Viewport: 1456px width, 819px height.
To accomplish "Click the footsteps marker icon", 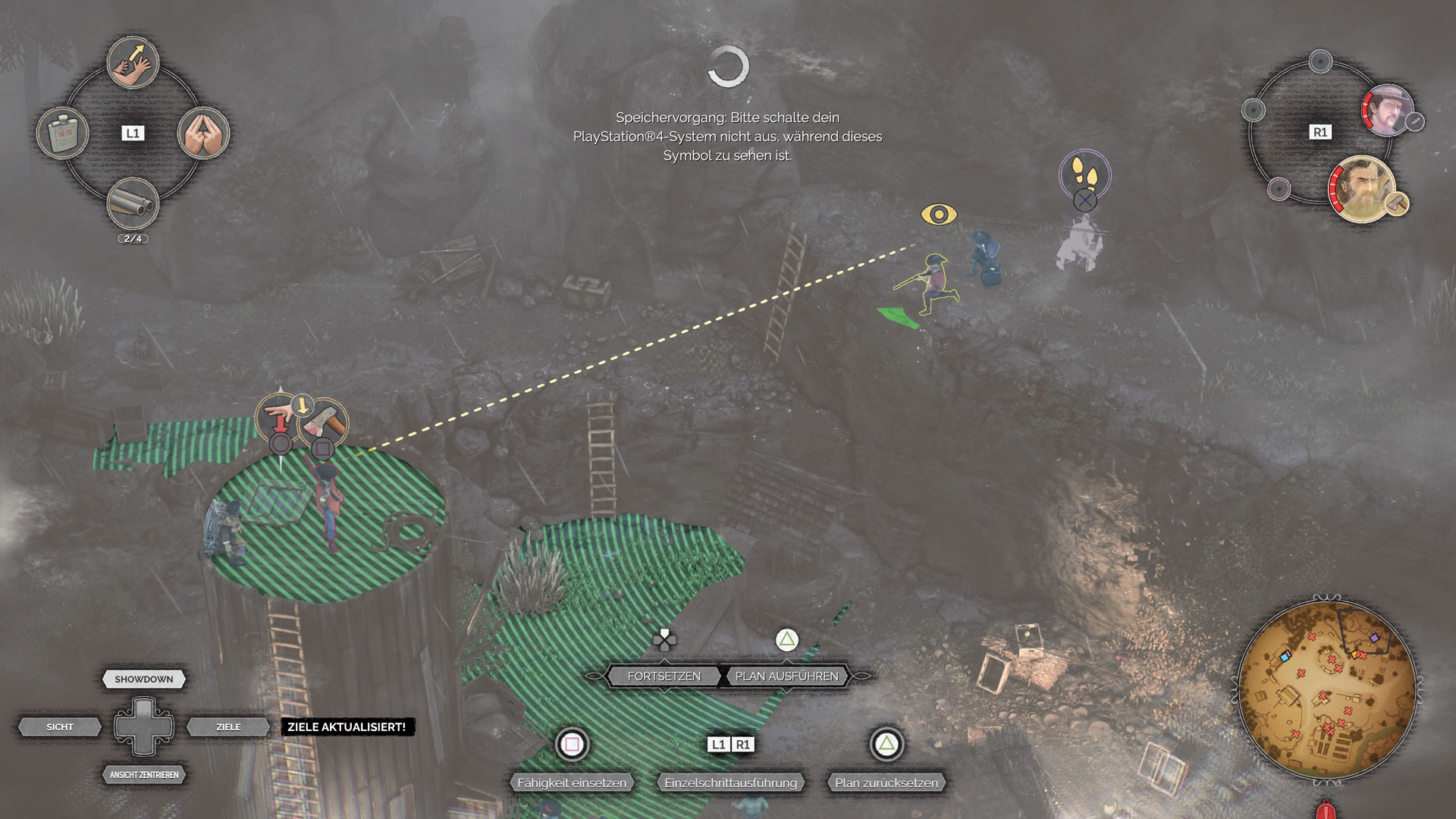I will pyautogui.click(x=1085, y=174).
